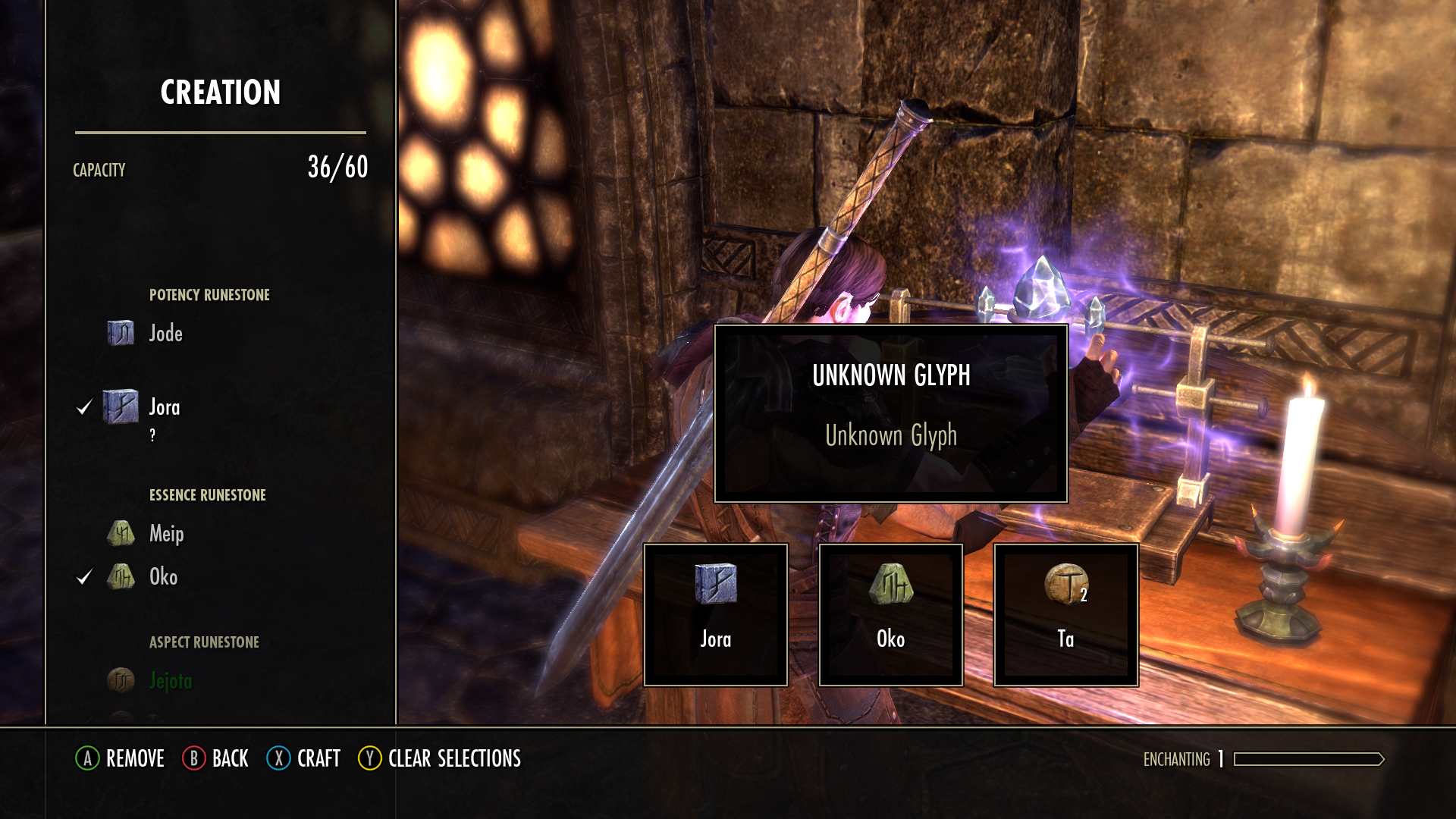Expand the Essence Runestone section
Viewport: 1456px width, 819px height.
(x=207, y=495)
